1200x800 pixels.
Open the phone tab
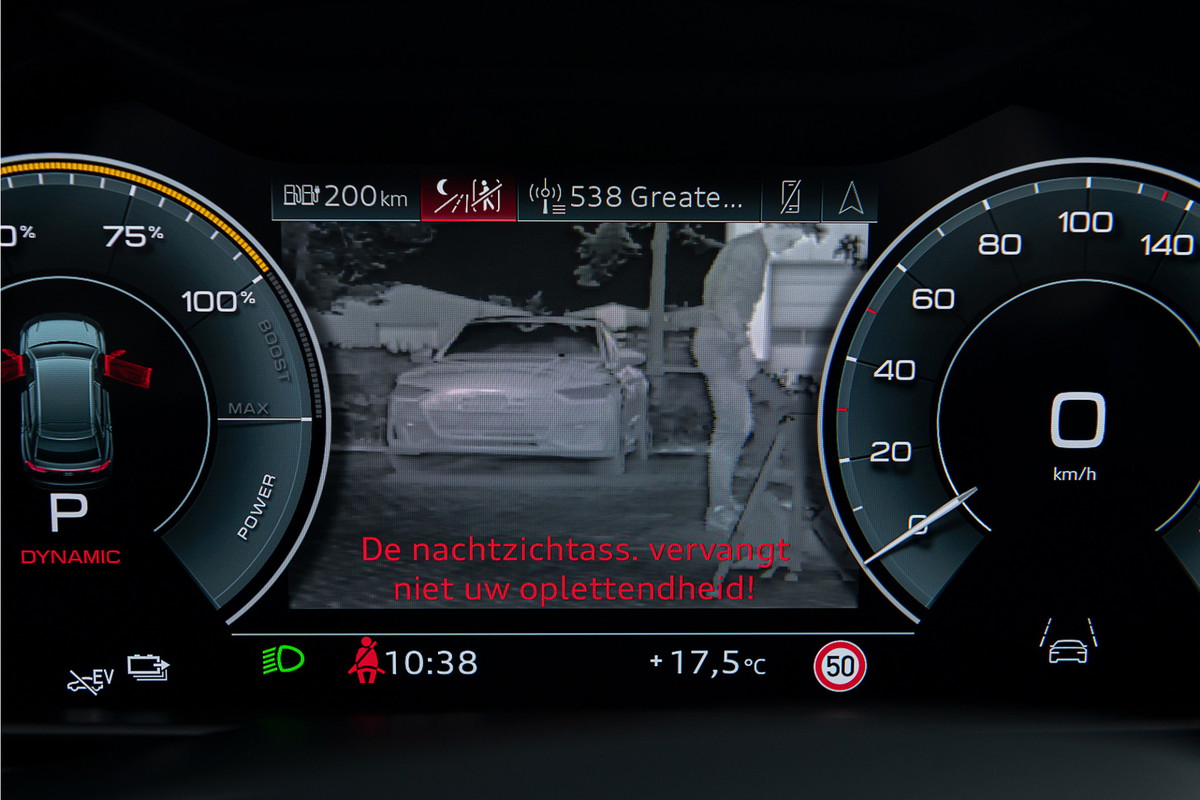(790, 197)
